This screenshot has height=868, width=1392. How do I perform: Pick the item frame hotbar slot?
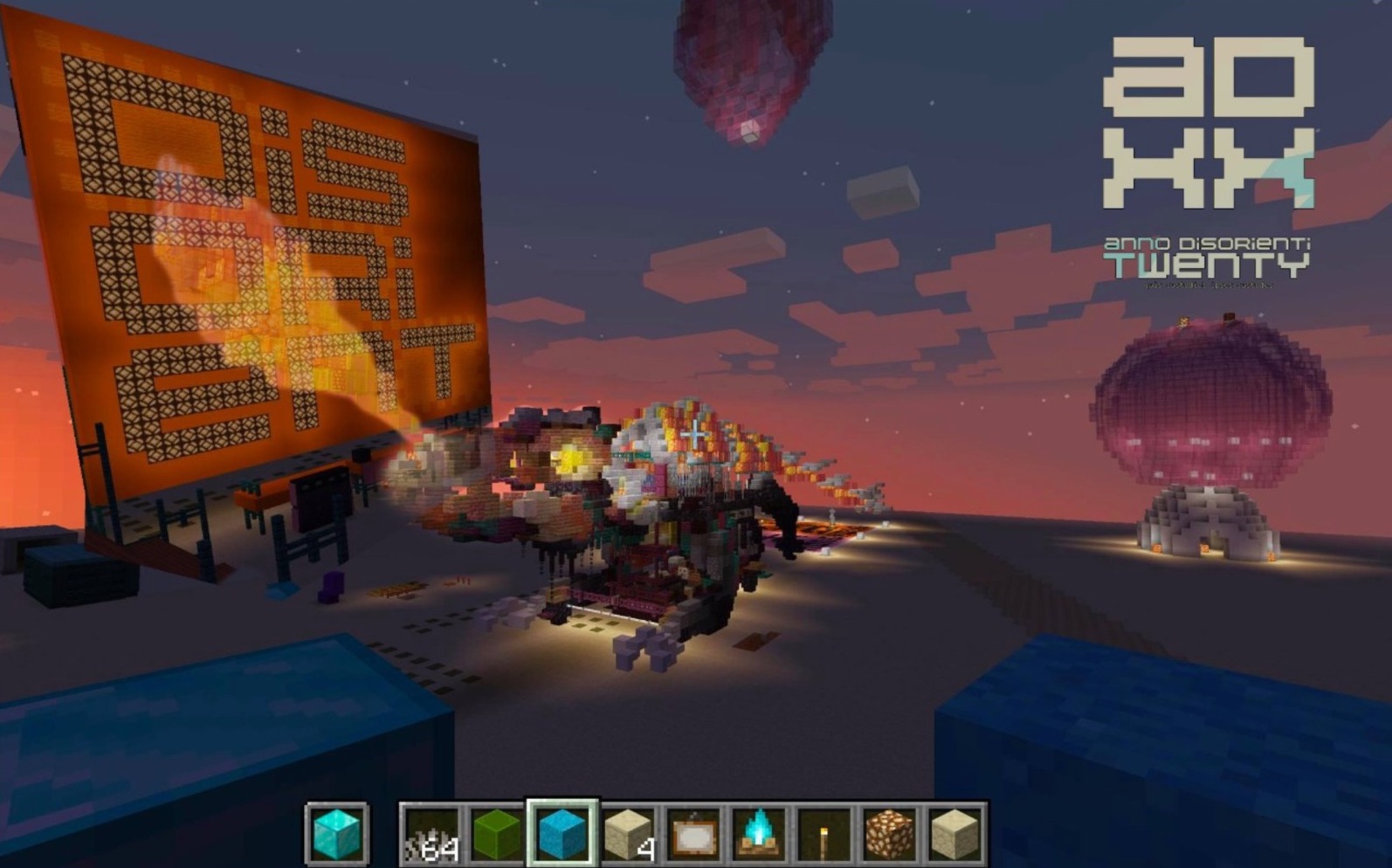693,834
